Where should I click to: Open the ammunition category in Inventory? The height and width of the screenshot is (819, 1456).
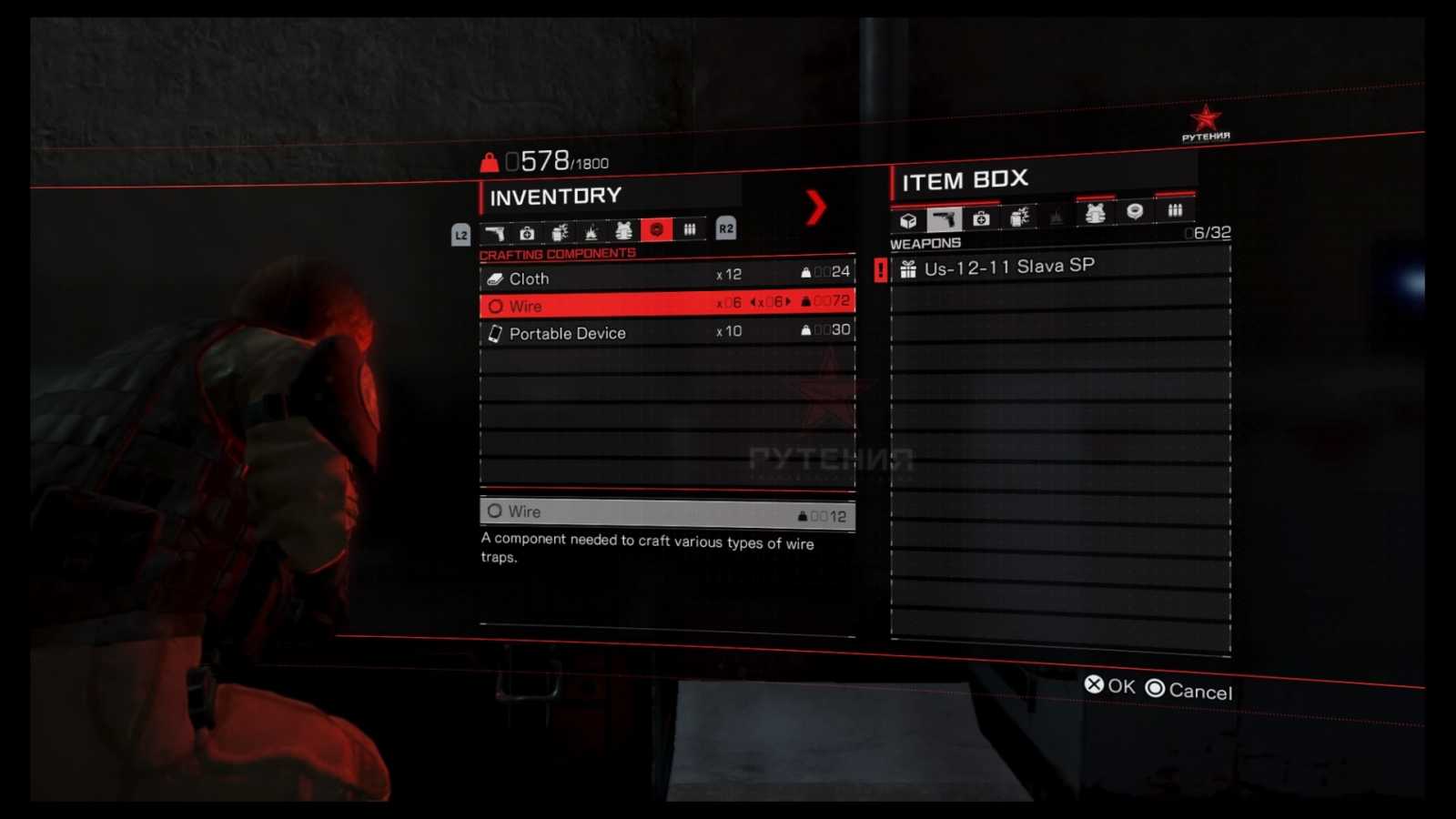[690, 229]
